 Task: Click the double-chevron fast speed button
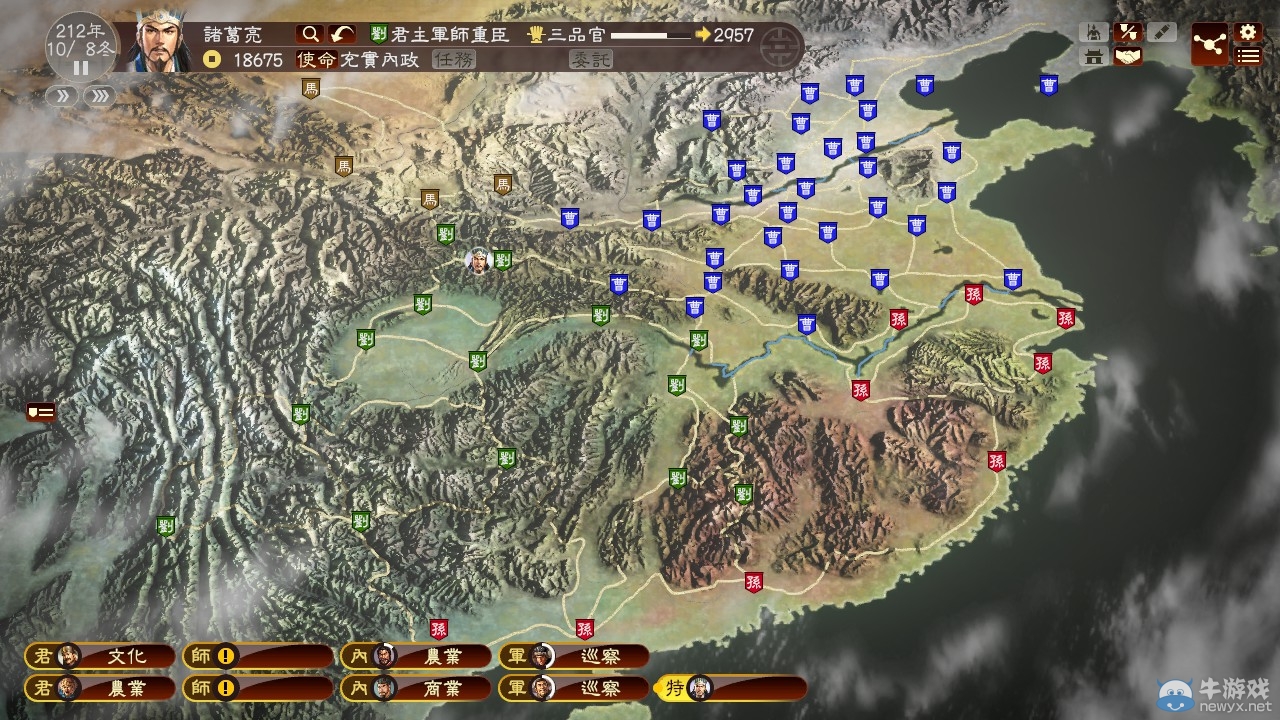98,97
